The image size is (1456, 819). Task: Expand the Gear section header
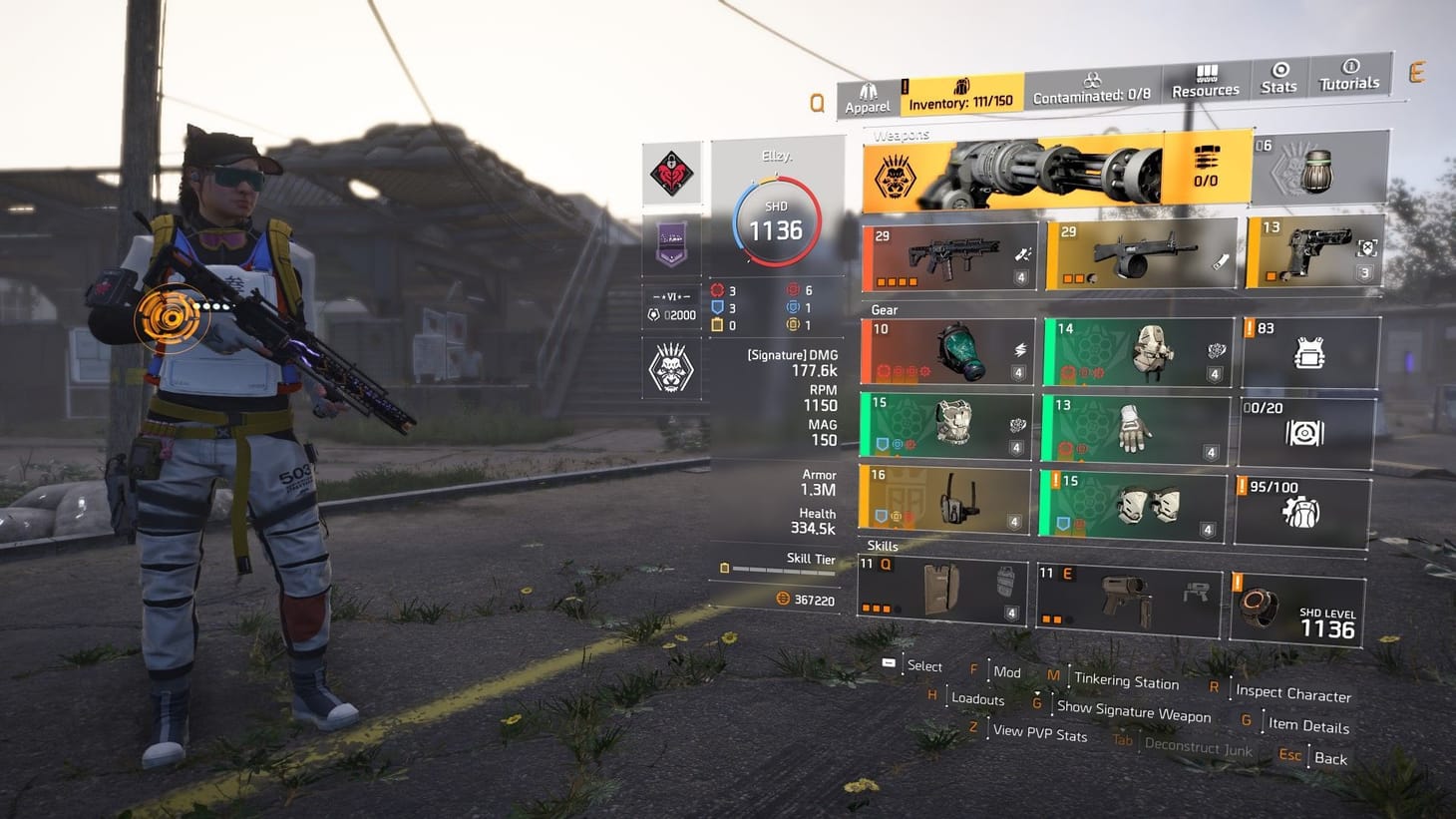[x=886, y=309]
